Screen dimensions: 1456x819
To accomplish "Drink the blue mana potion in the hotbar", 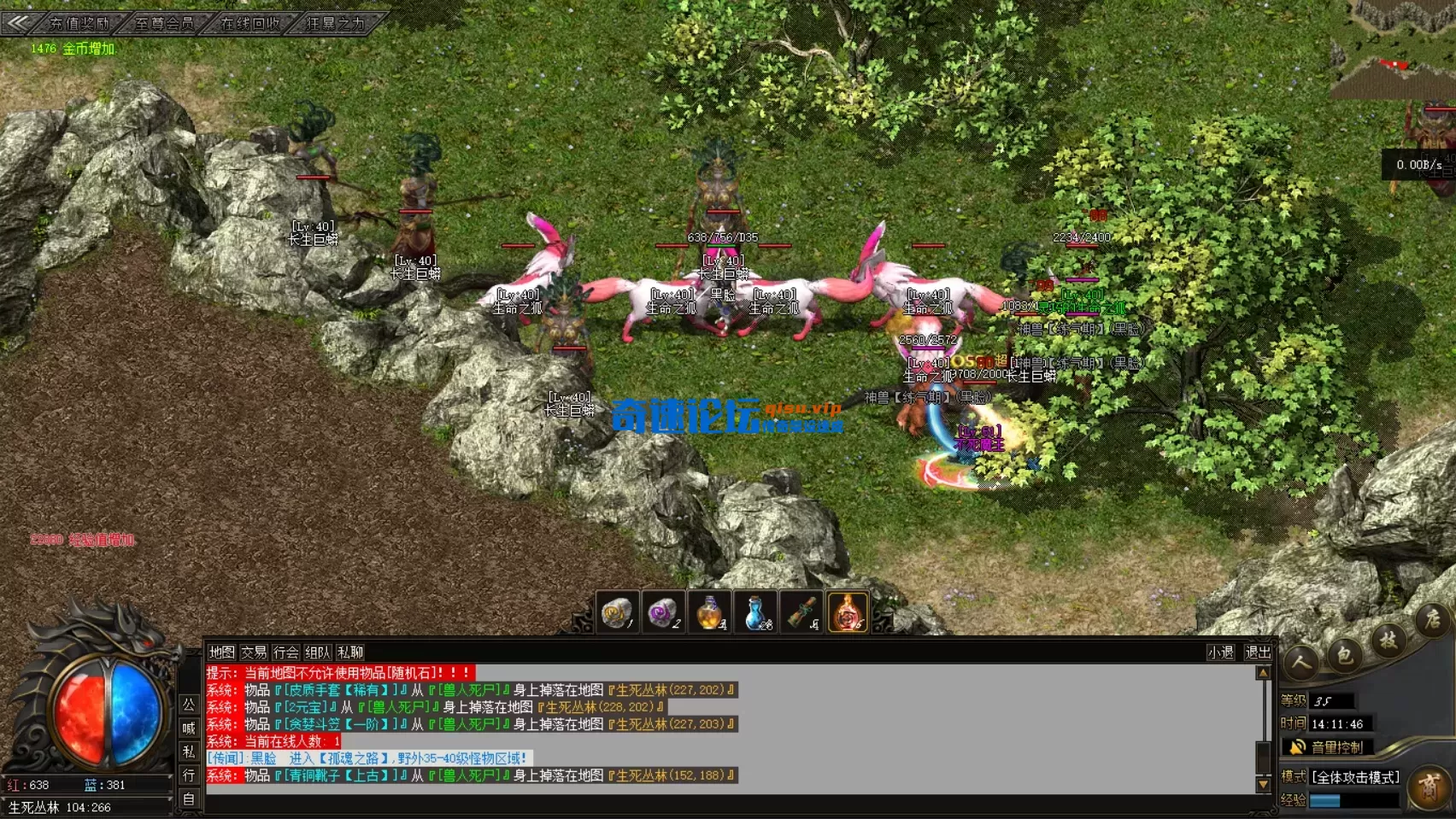I will (755, 612).
